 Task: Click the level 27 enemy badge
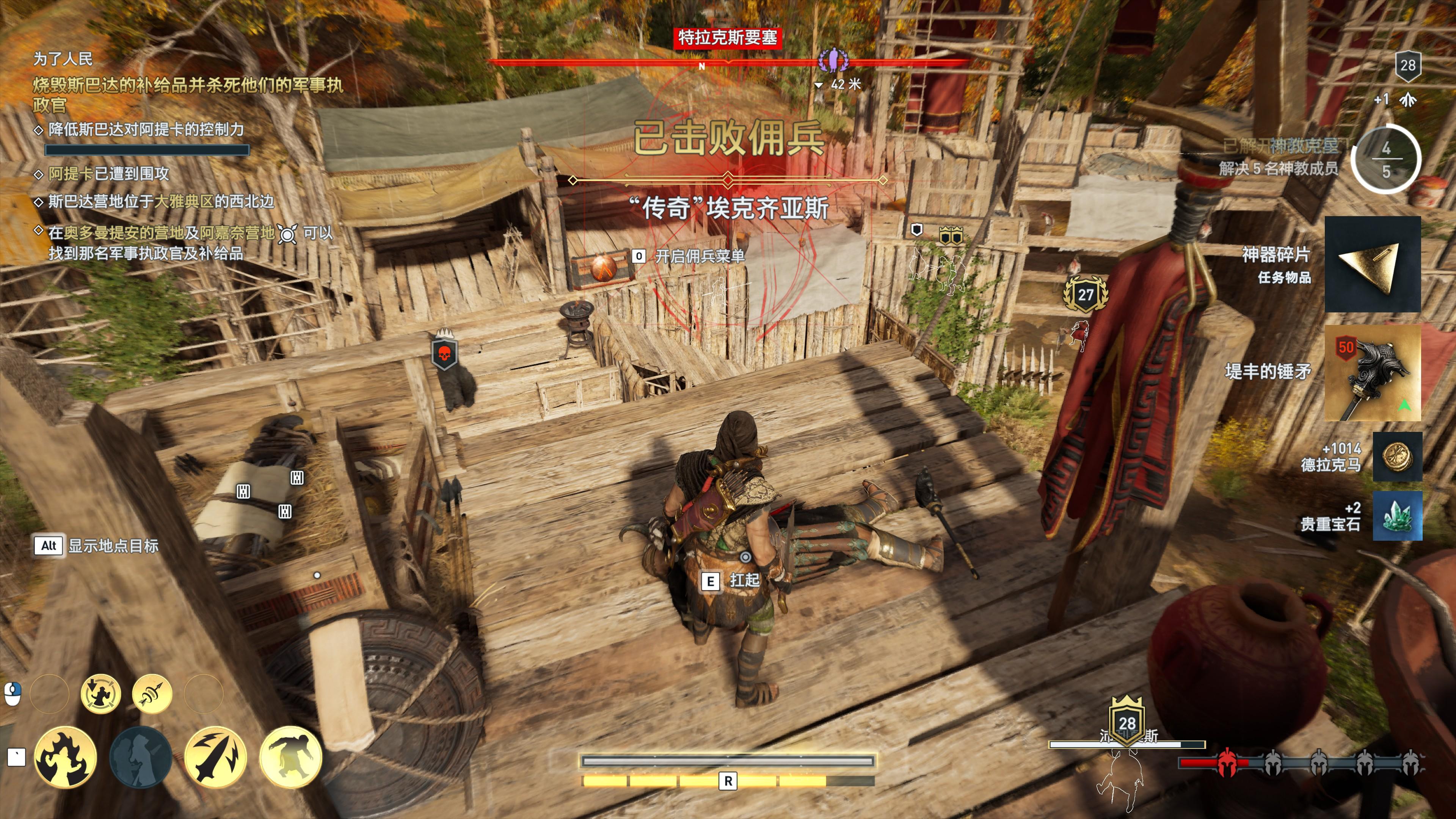click(x=1085, y=295)
